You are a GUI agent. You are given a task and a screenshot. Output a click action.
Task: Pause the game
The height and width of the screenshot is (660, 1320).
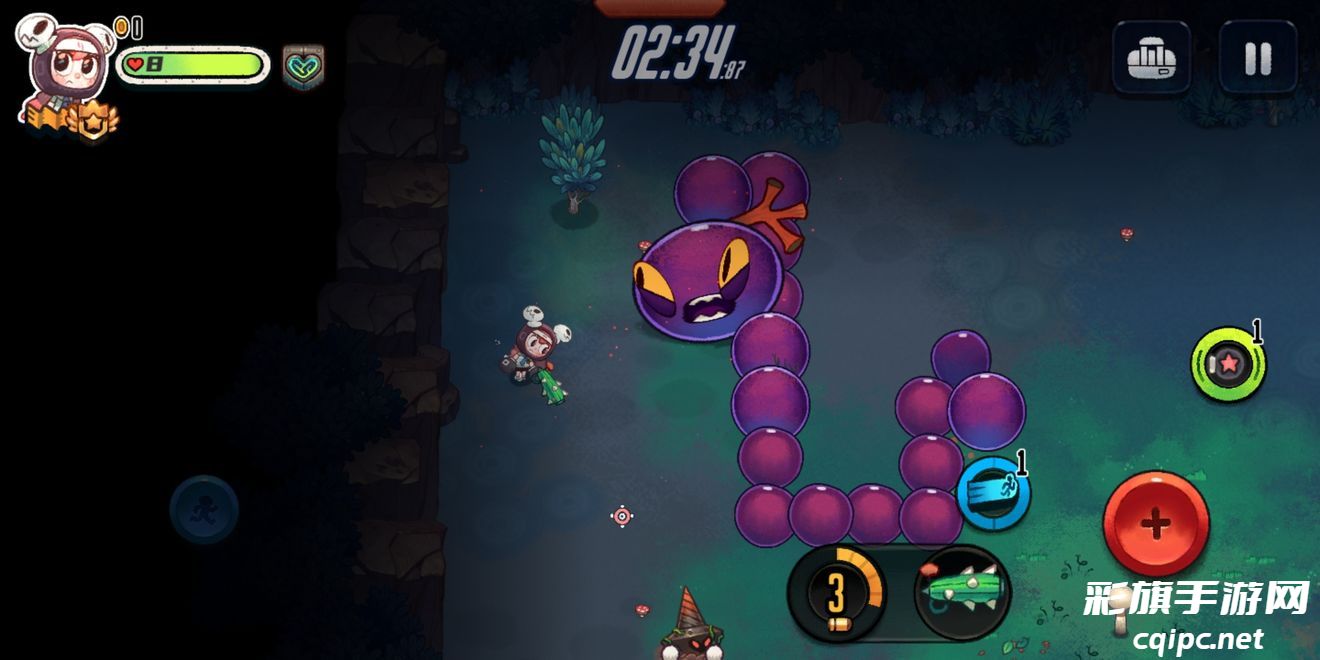click(1257, 58)
